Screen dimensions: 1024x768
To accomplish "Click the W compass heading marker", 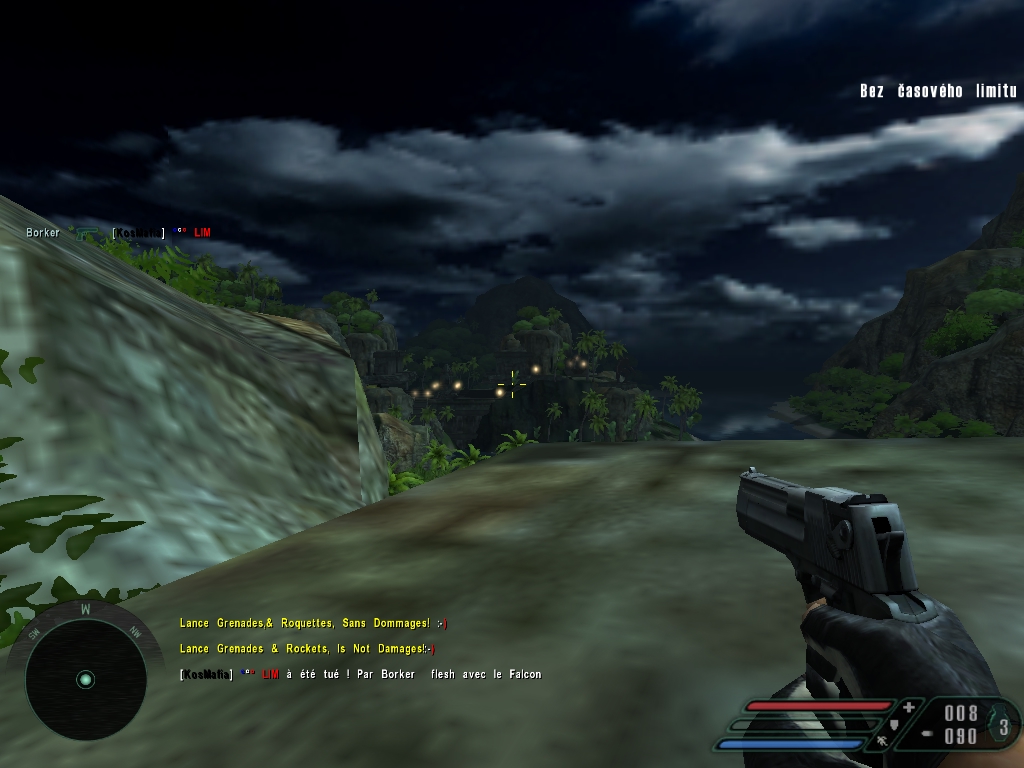I will 85,608.
